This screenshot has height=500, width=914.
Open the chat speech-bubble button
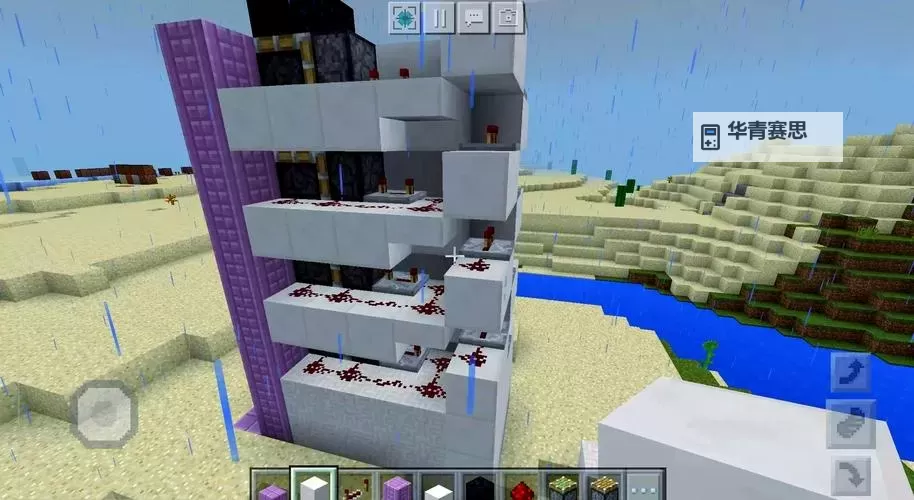474,17
